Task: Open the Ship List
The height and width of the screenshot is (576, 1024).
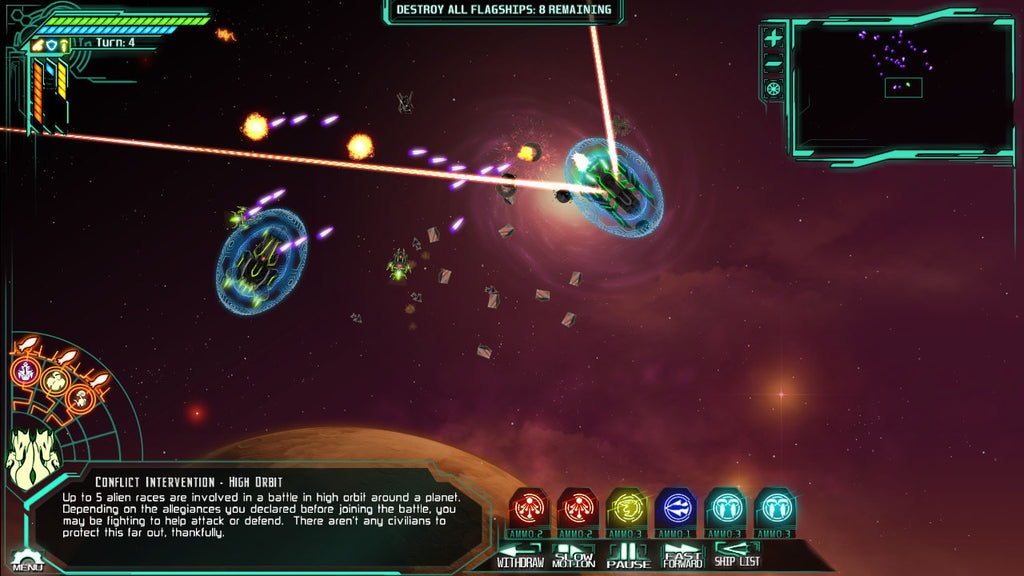Action: (x=737, y=554)
